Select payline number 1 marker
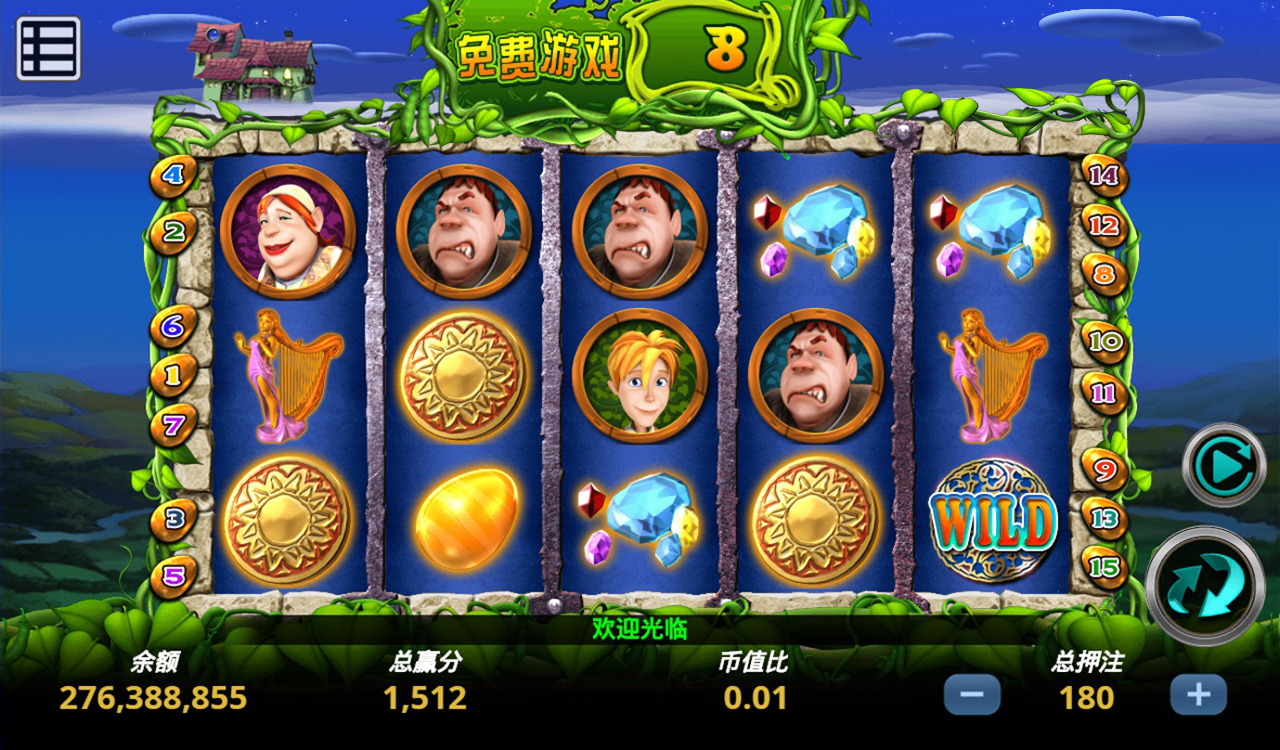This screenshot has height=750, width=1280. tap(174, 376)
